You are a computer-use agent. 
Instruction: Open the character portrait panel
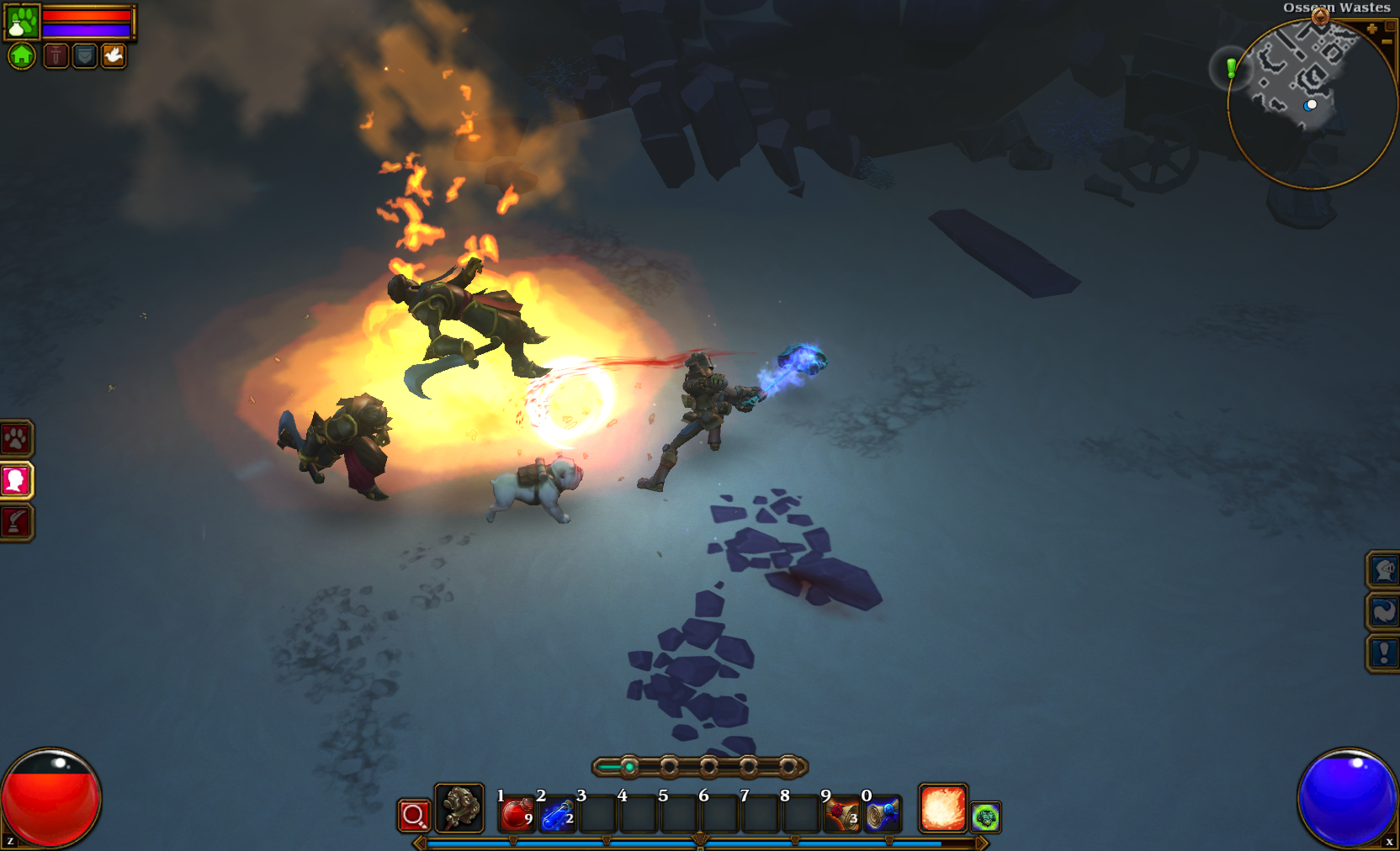pyautogui.click(x=16, y=480)
